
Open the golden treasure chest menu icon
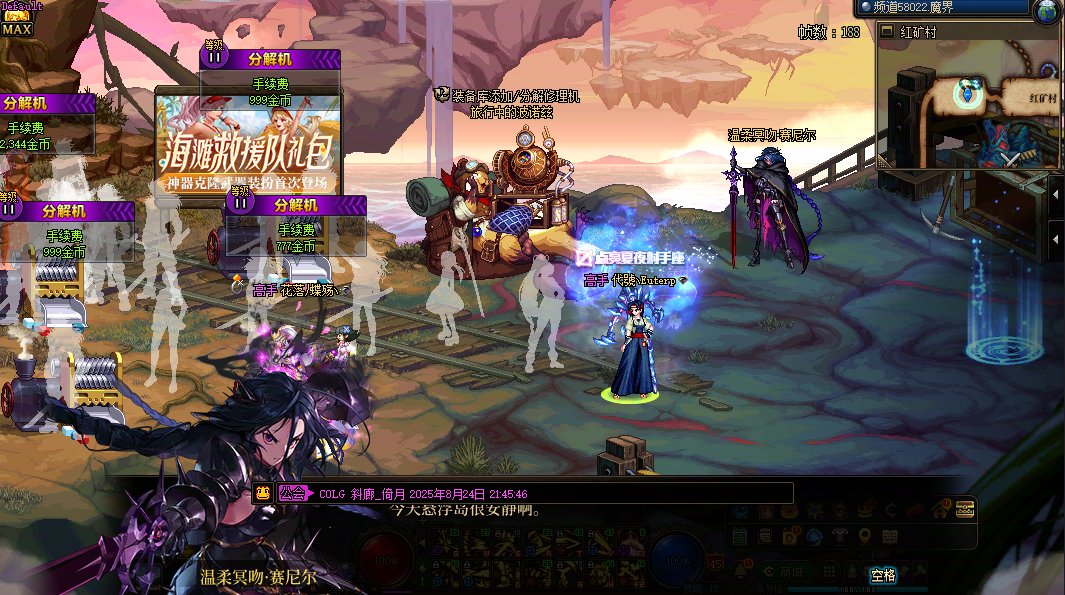pyautogui.click(x=966, y=509)
